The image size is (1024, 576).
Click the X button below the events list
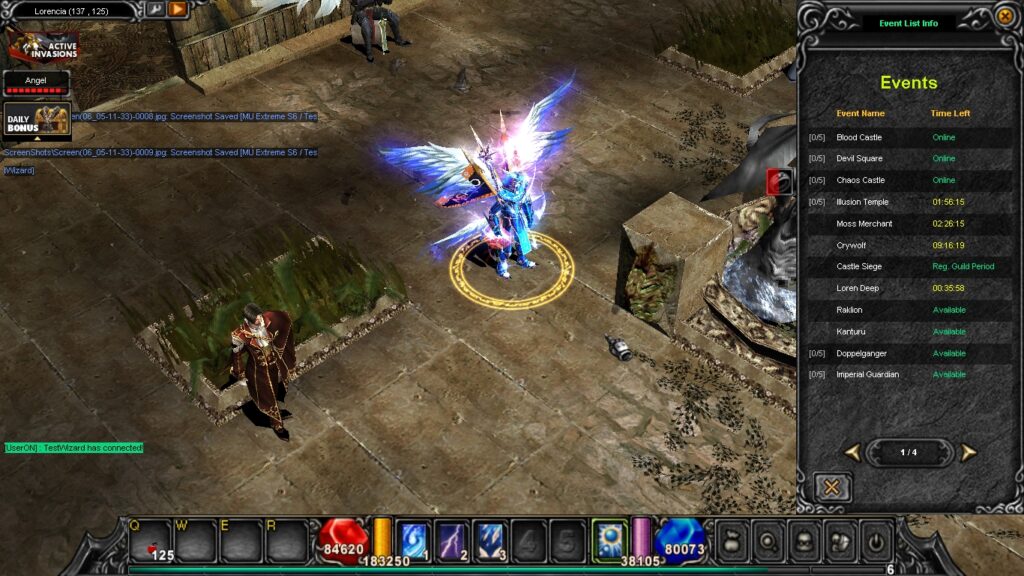click(x=832, y=487)
